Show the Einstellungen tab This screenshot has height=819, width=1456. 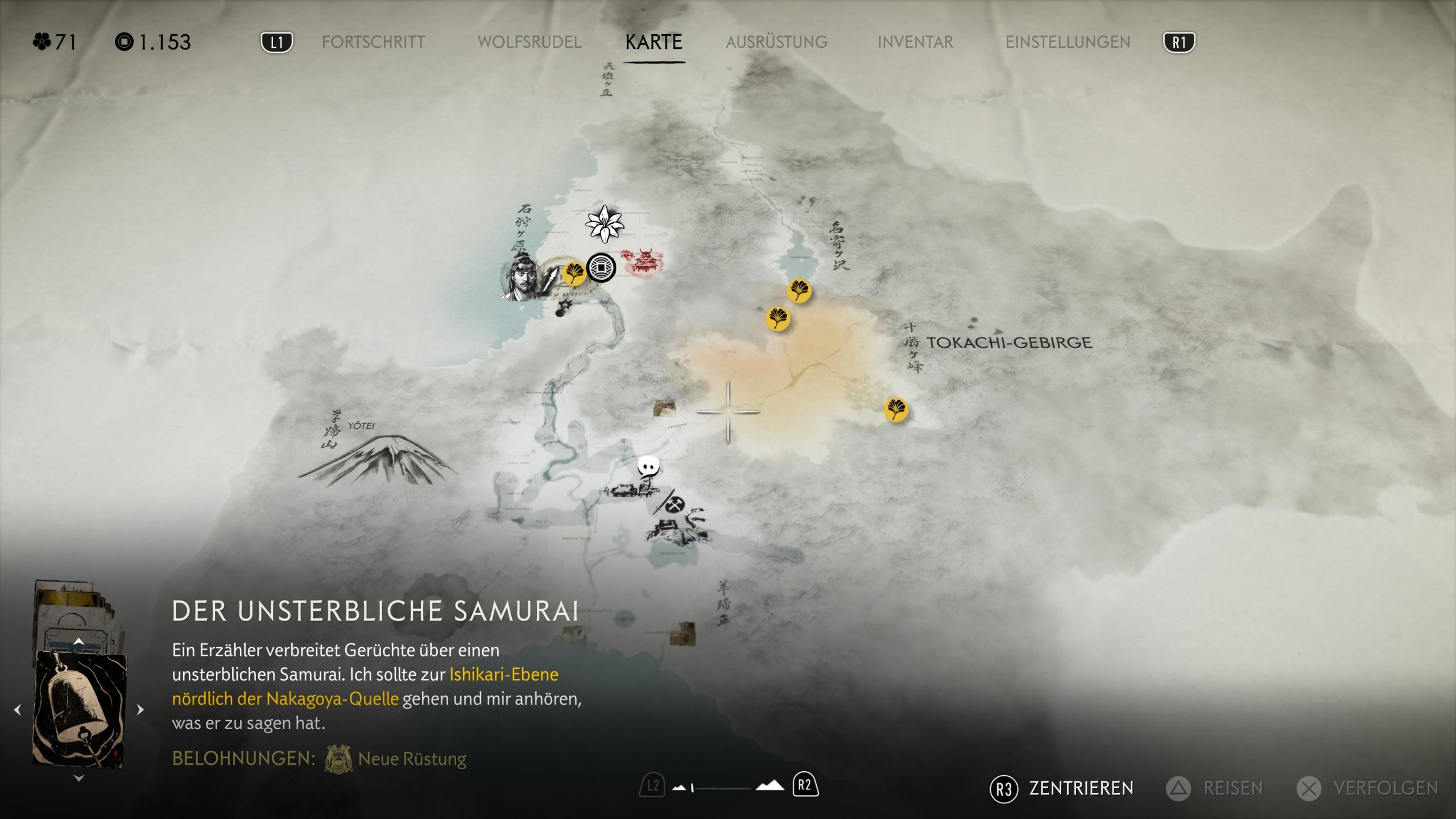click(1068, 42)
